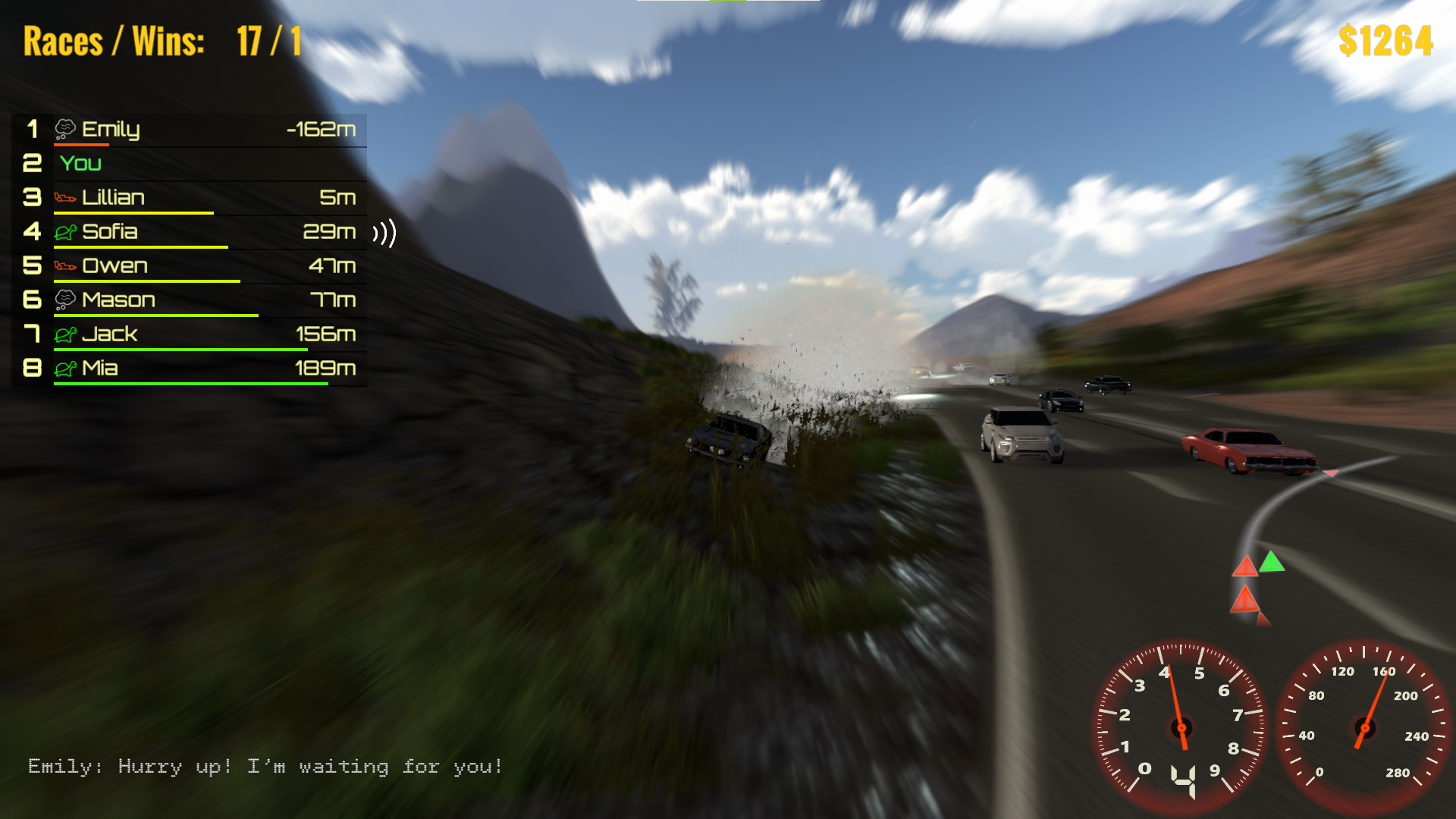Click Mason's cloud personality icon
The height and width of the screenshot is (819, 1456).
click(x=66, y=300)
